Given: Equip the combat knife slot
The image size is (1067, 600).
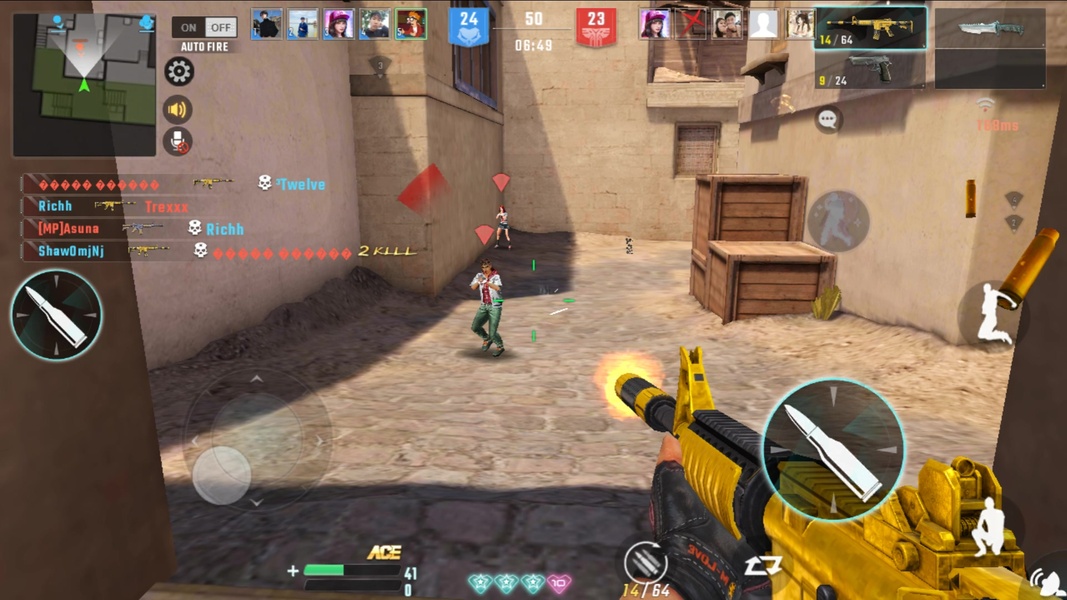Looking at the screenshot, I should [x=990, y=28].
